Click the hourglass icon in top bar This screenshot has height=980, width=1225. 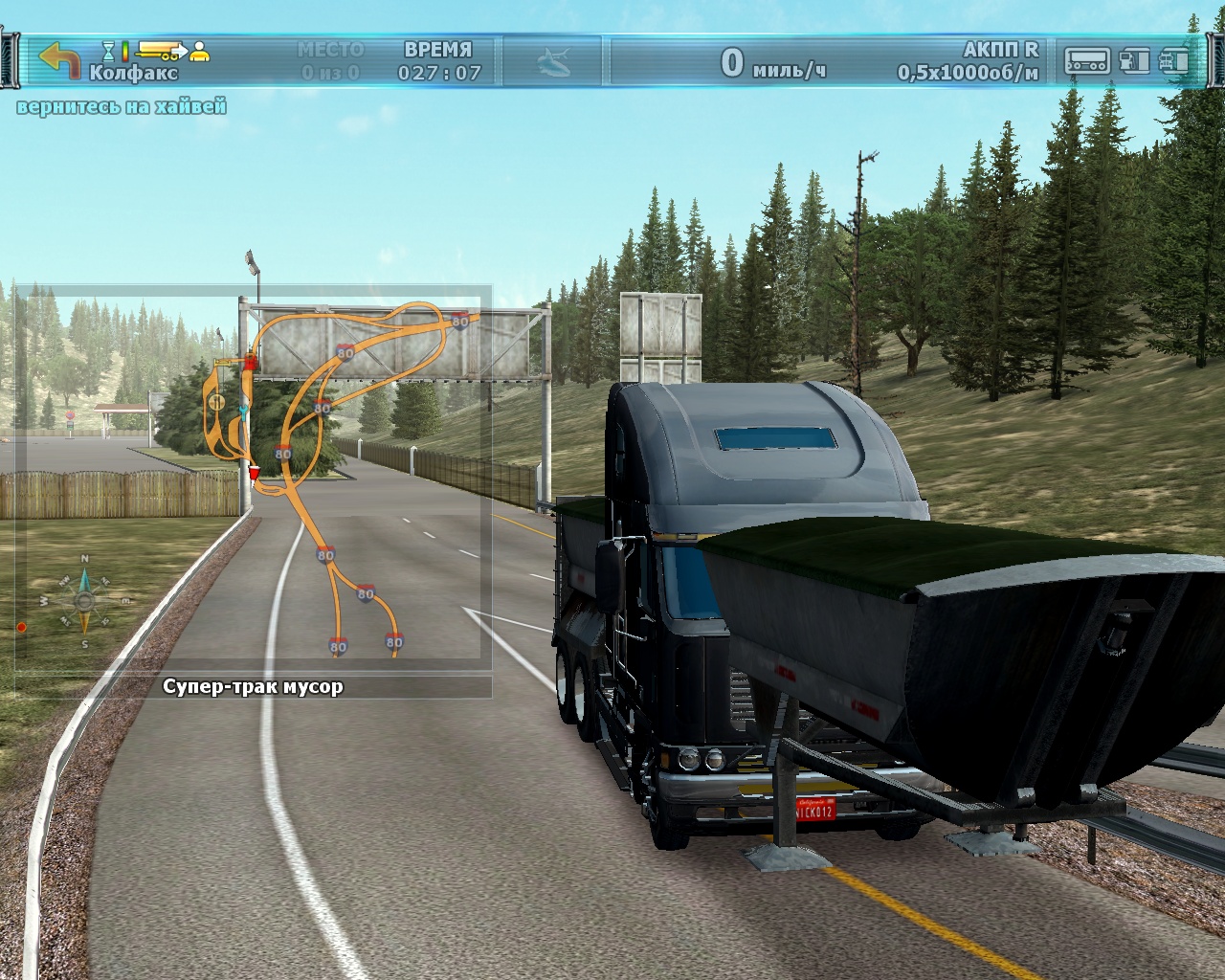108,50
